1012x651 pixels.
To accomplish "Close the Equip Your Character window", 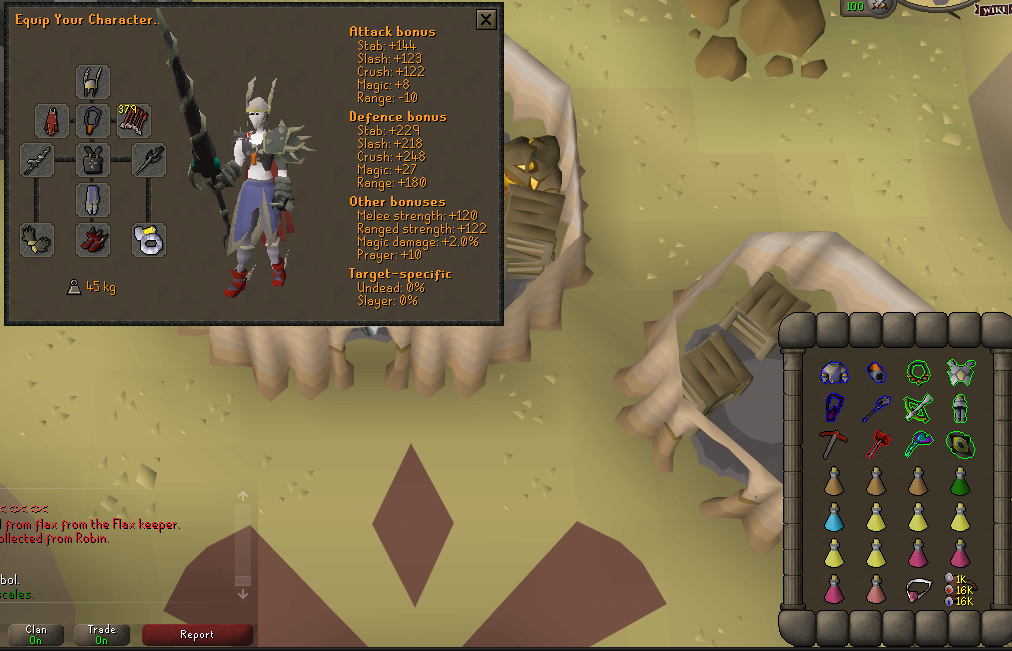I will 486,19.
